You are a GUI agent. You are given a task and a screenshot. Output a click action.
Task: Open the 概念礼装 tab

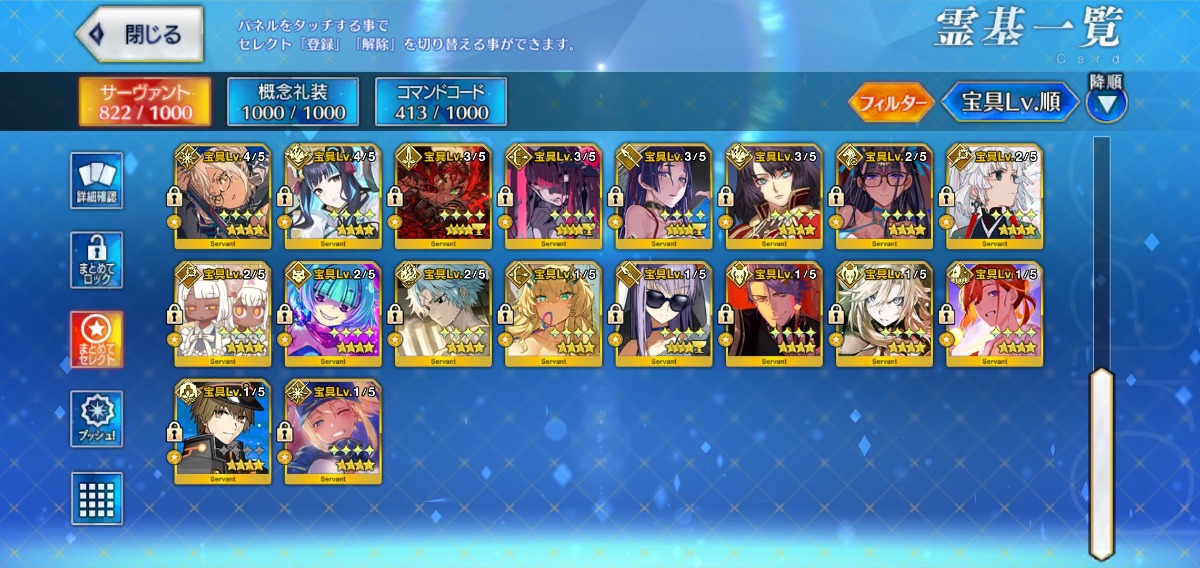[x=293, y=102]
